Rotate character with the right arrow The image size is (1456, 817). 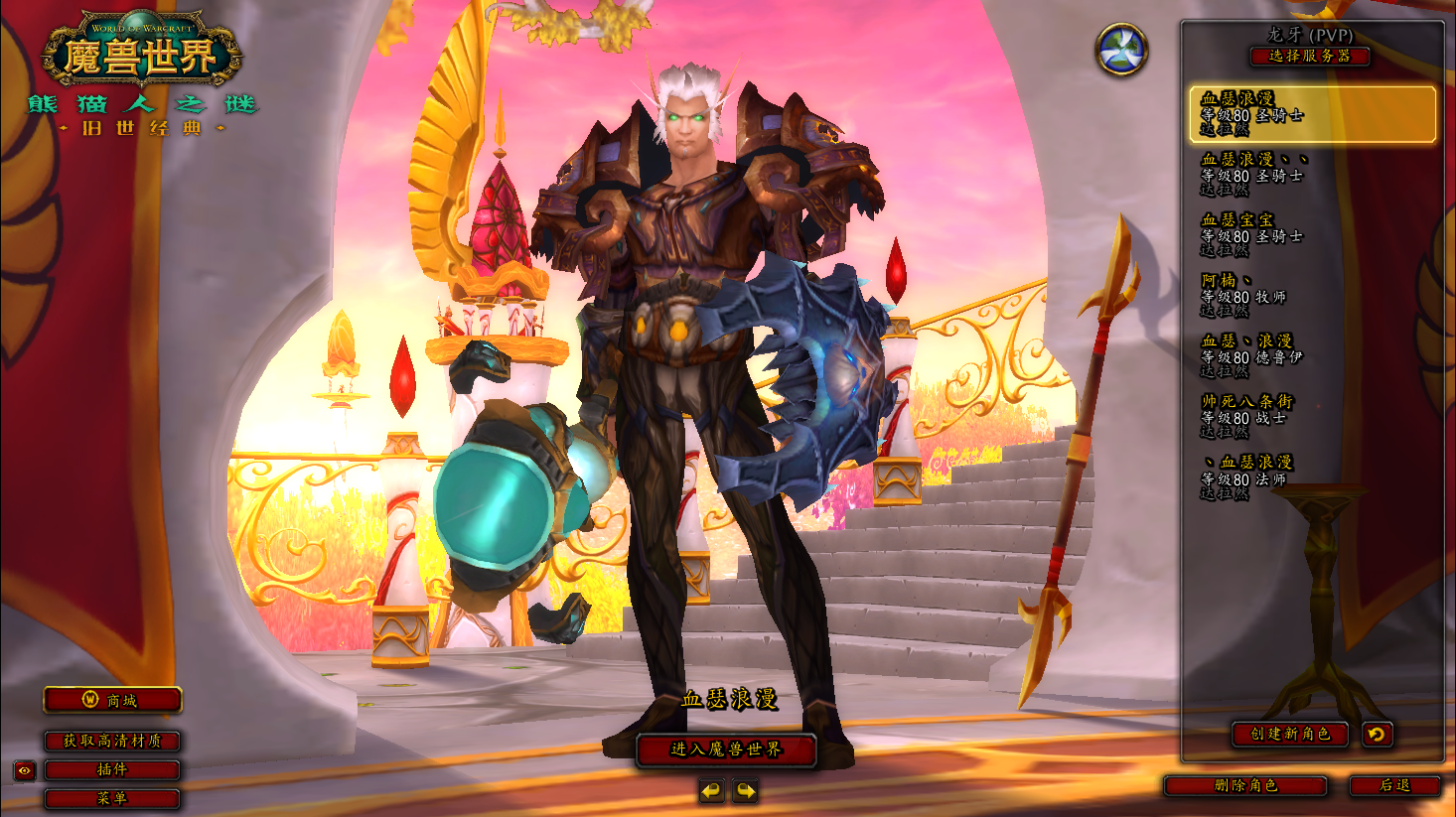(745, 791)
